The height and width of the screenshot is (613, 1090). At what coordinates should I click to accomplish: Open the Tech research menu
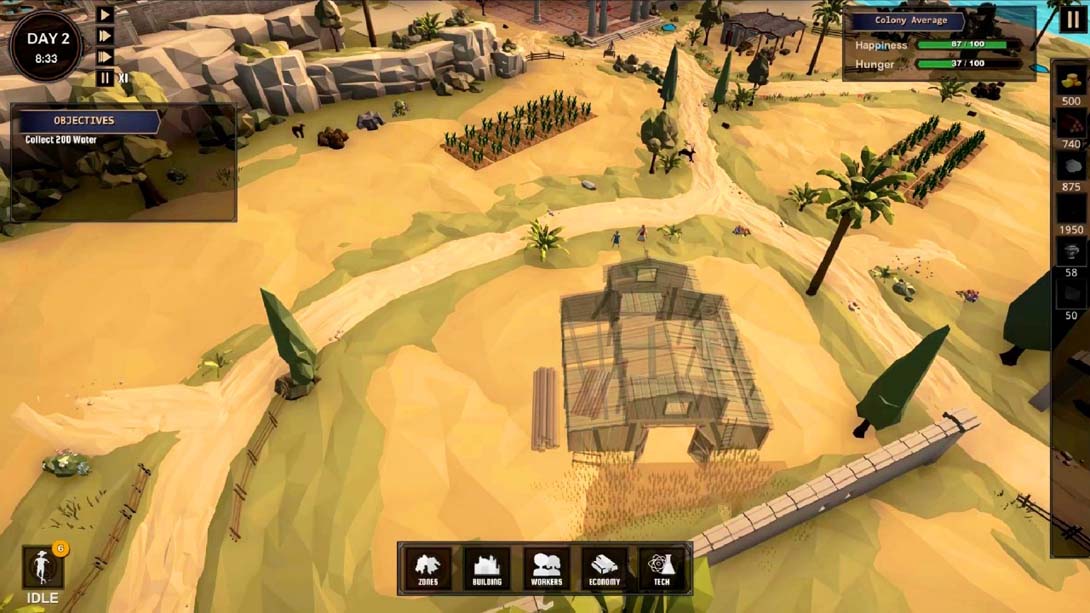(x=662, y=569)
